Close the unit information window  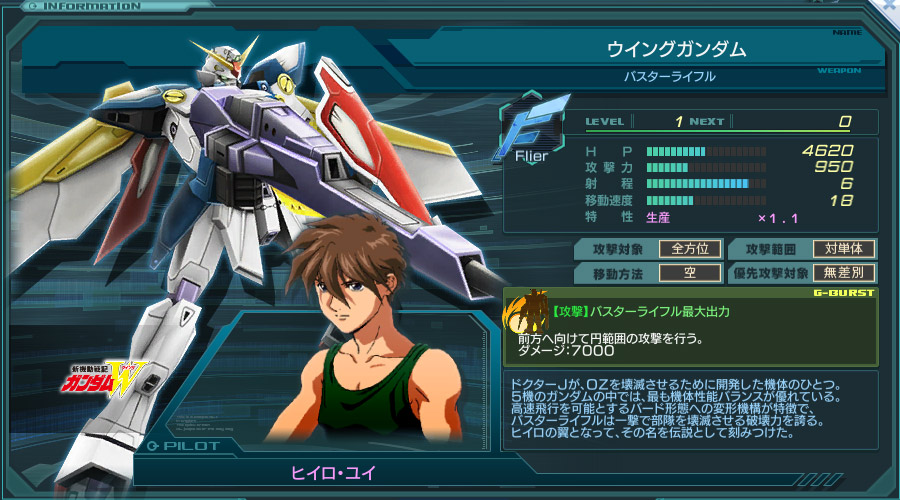click(890, 6)
